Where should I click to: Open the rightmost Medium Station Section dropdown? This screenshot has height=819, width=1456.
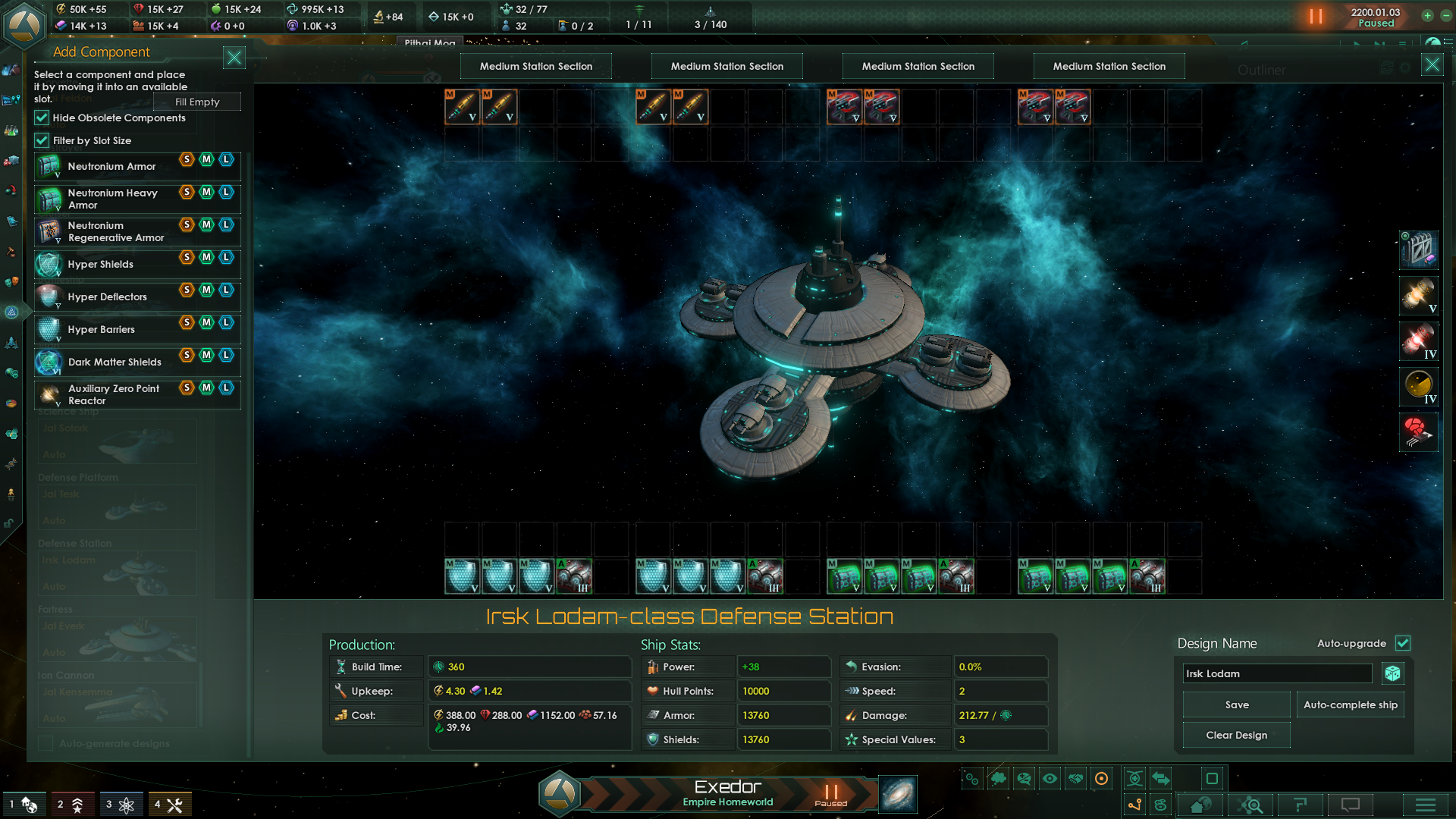click(1109, 66)
